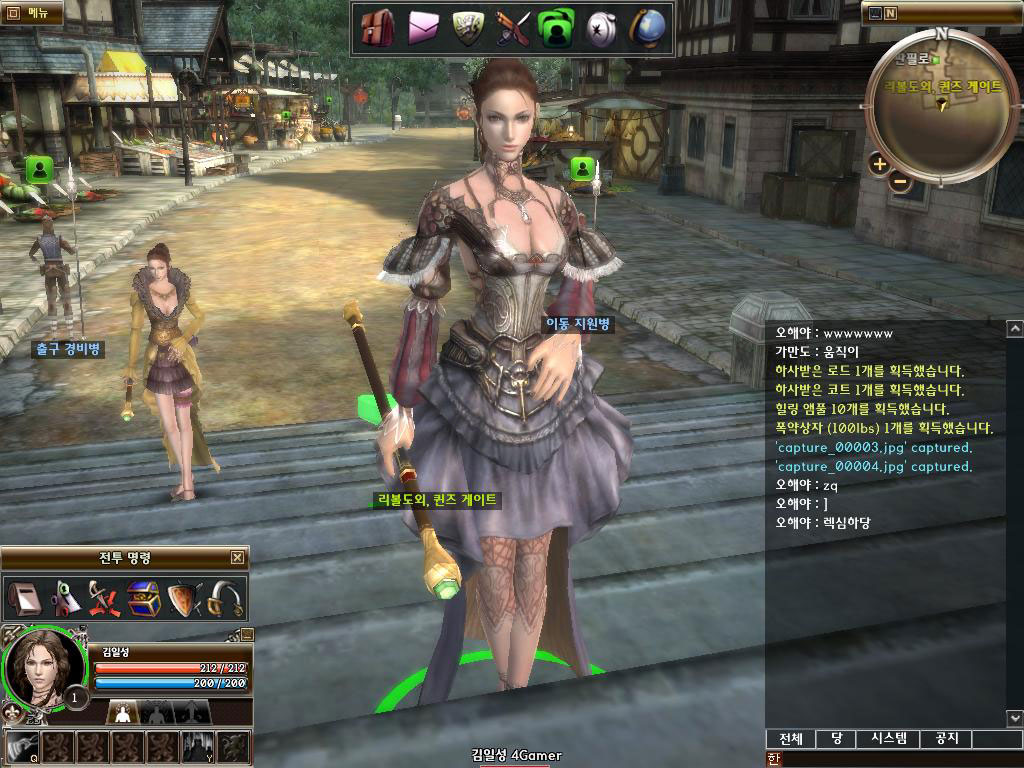1024x768 pixels.
Task: Close the 전투 명령 panel
Action: pos(237,558)
